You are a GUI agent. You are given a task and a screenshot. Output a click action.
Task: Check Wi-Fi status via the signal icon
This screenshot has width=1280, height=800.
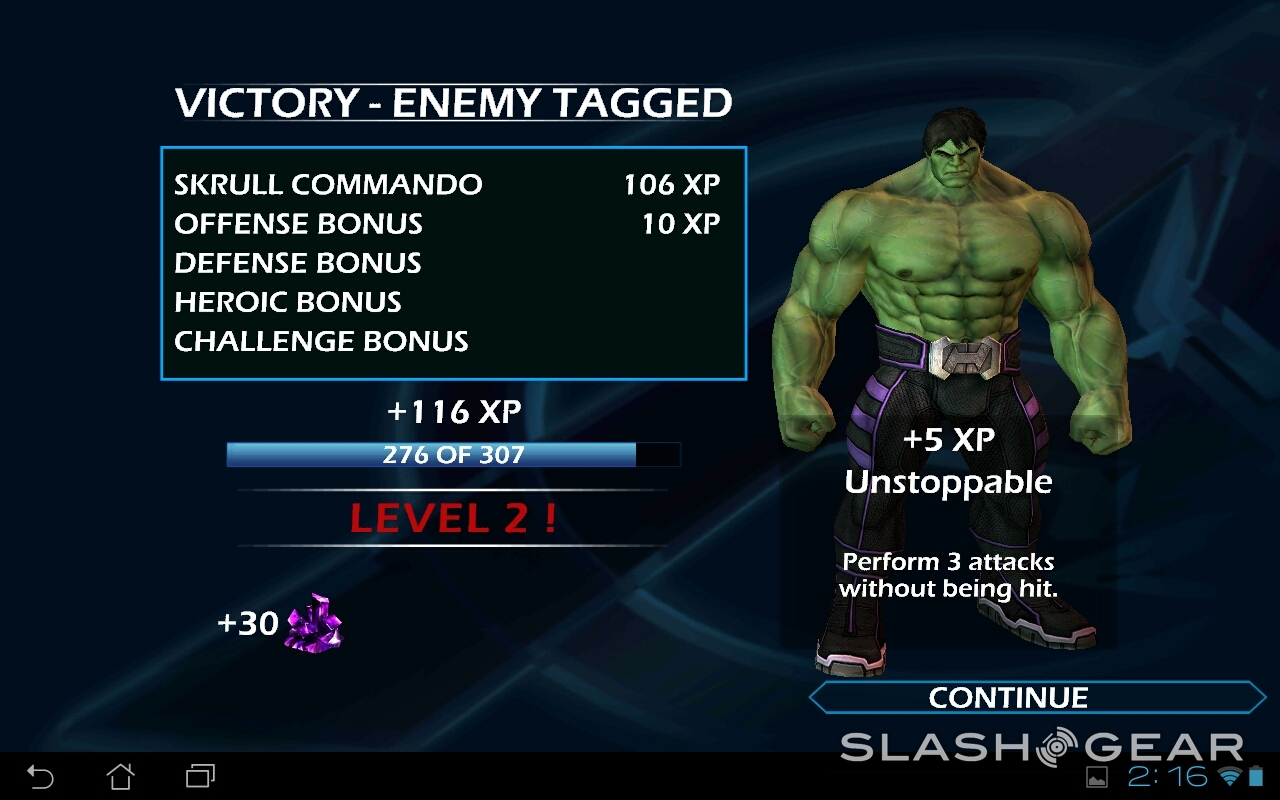[x=1231, y=775]
